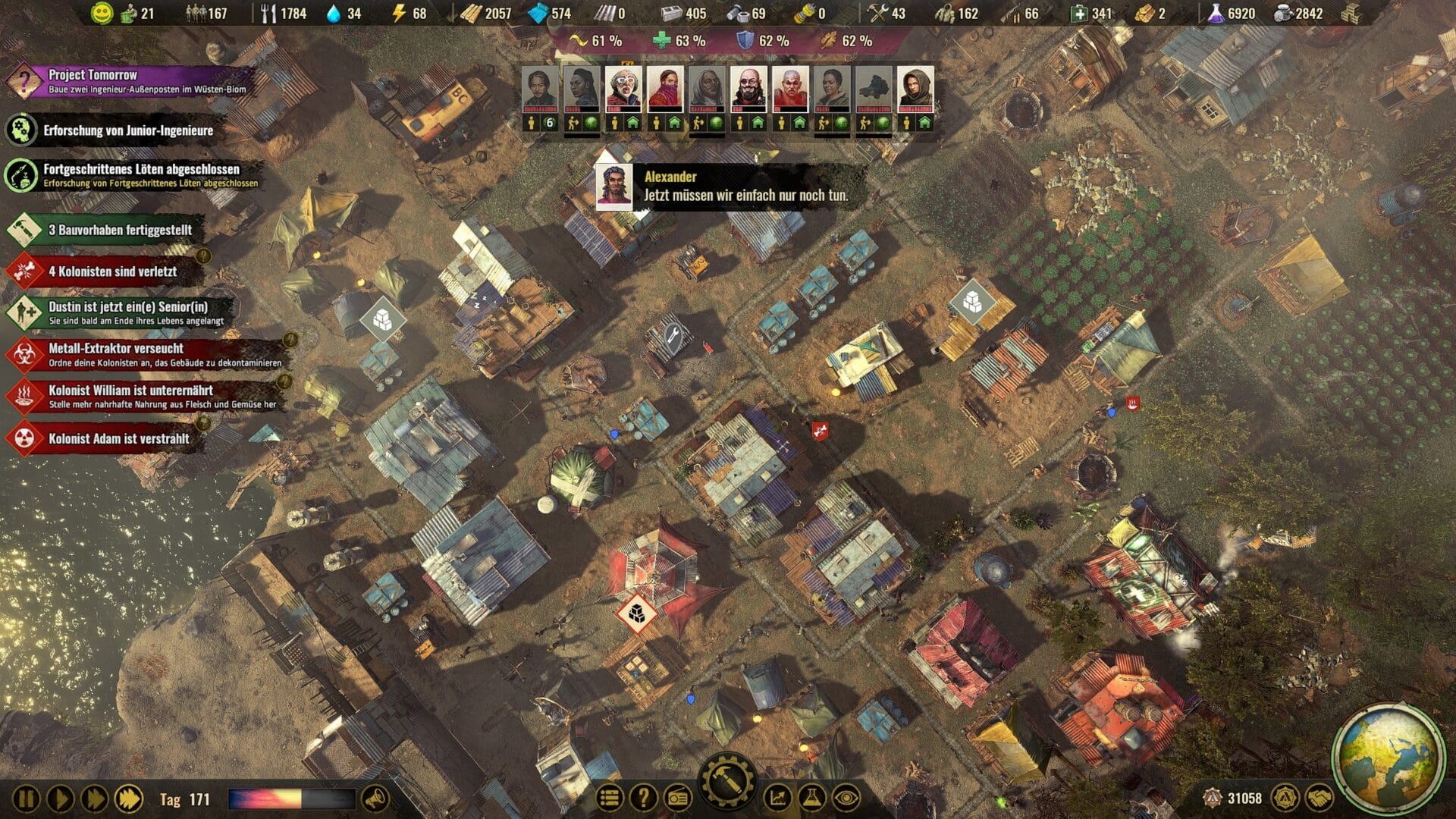Open the statistics graph icon

(x=777, y=796)
